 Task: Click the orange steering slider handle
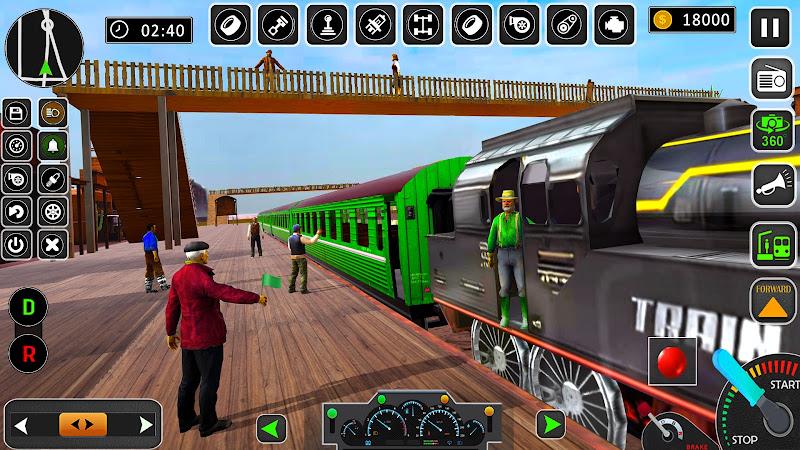click(82, 424)
